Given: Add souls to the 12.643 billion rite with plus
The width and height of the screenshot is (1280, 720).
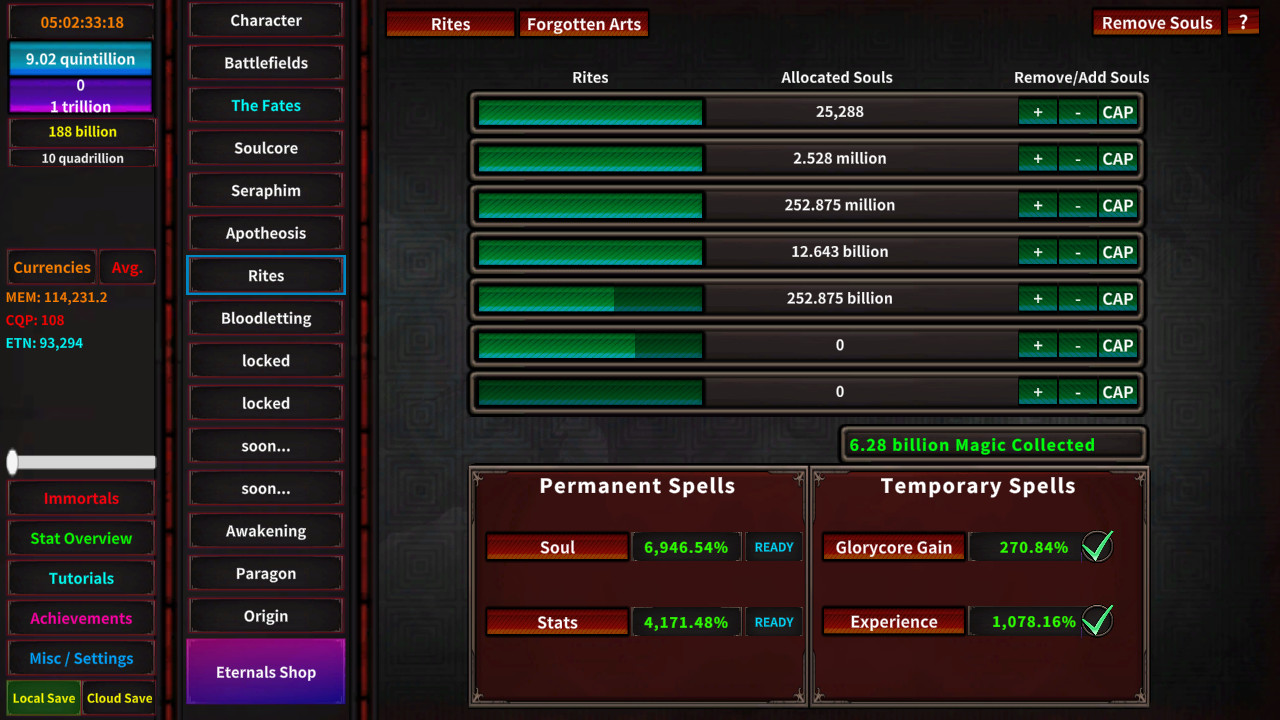Looking at the screenshot, I should (1038, 251).
